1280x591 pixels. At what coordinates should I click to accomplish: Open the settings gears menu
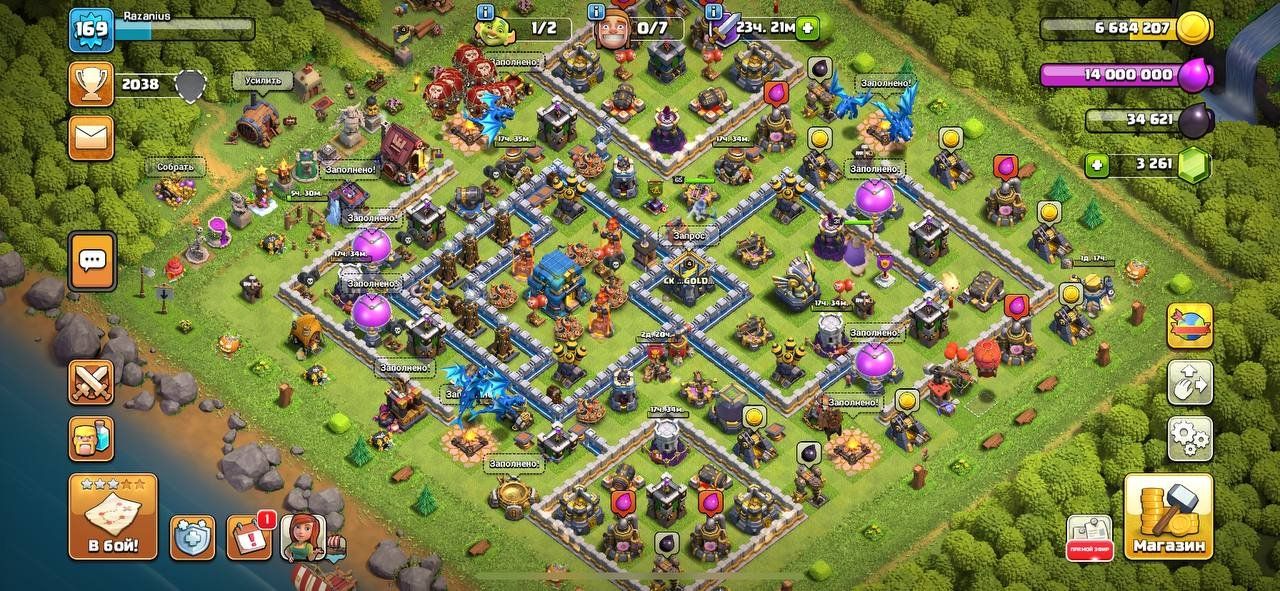(1190, 437)
